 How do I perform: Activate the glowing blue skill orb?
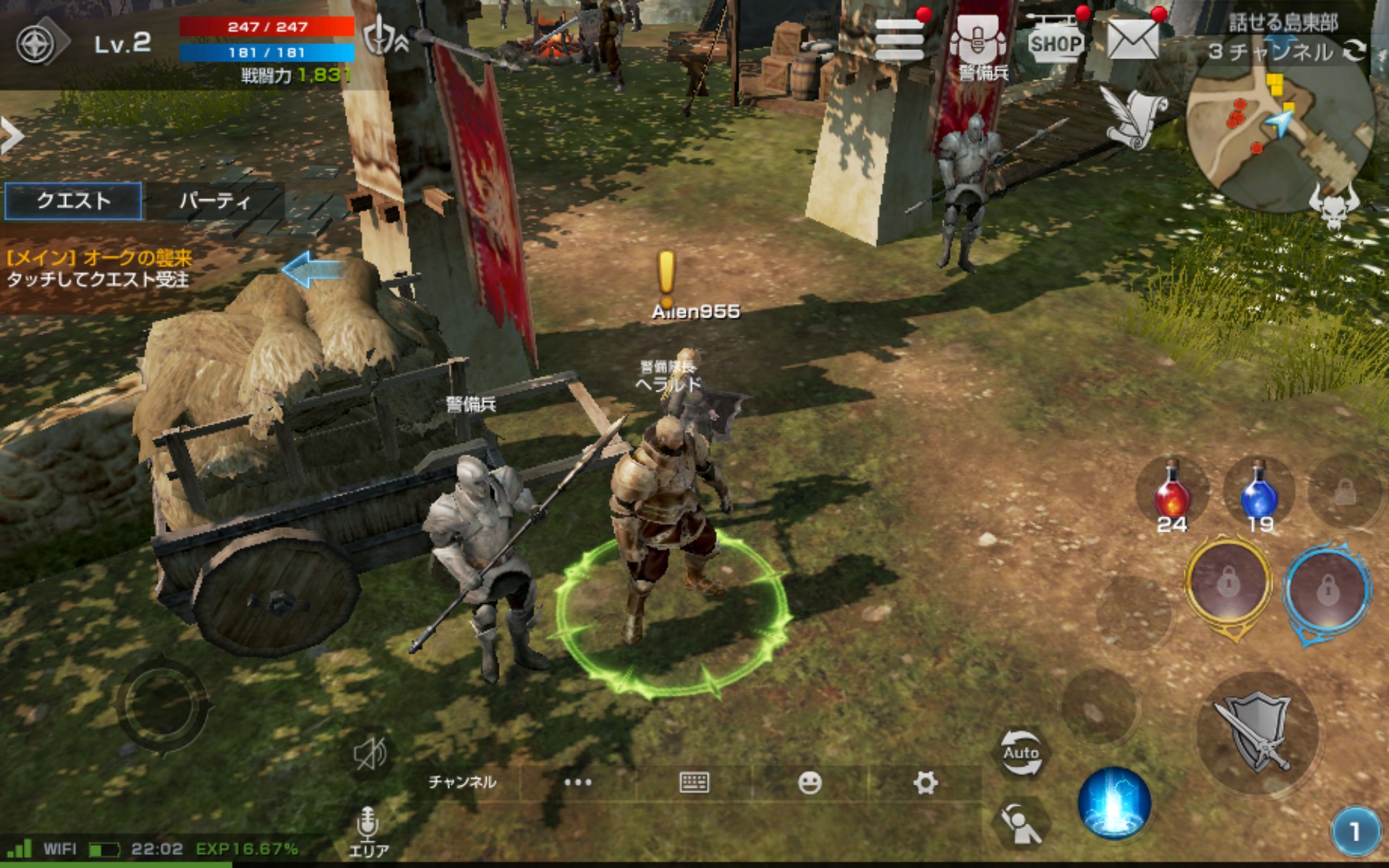tap(1114, 803)
